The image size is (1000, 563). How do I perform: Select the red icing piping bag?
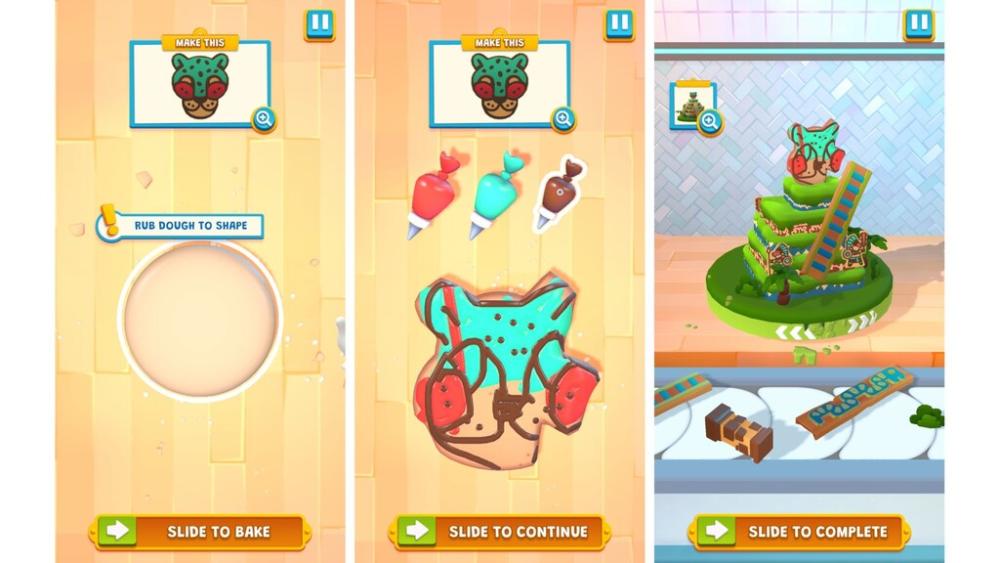click(x=432, y=194)
